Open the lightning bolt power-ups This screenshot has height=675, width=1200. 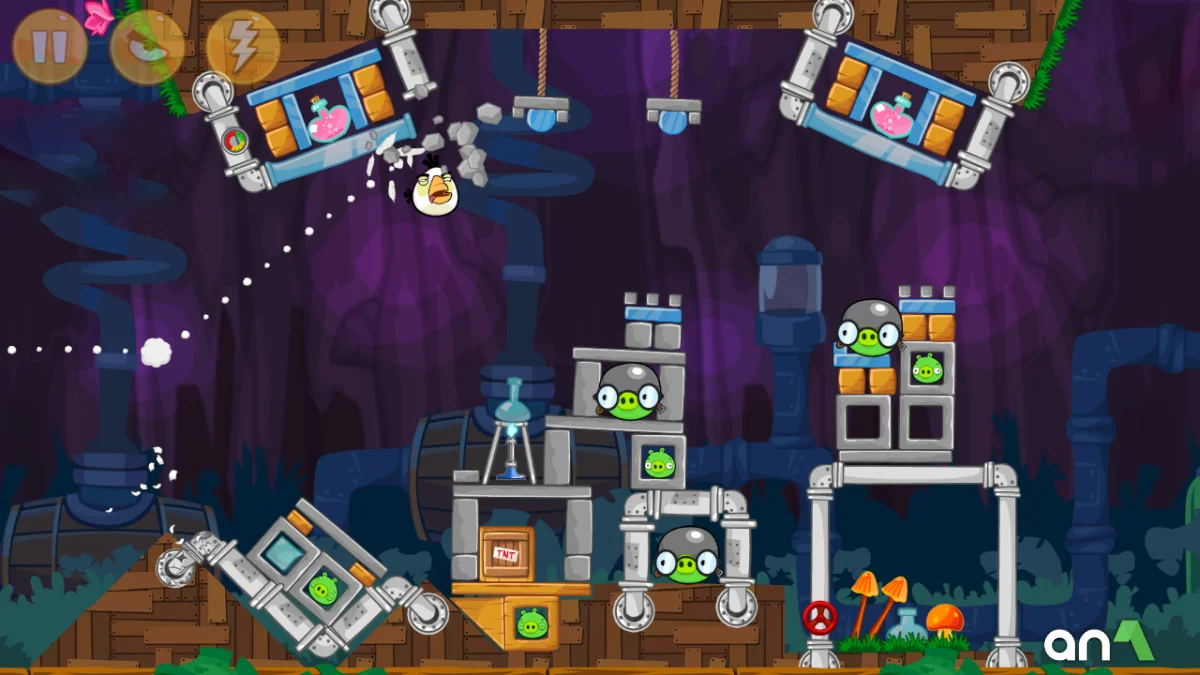pos(242,47)
